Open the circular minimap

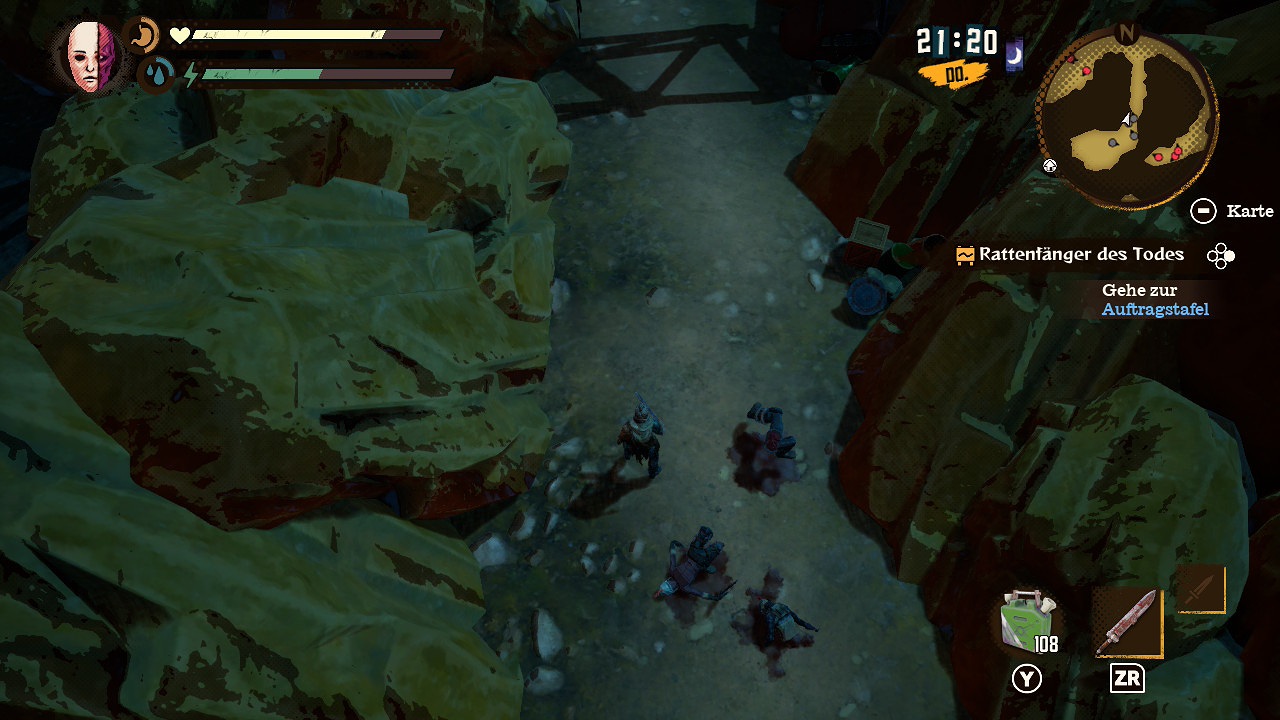pos(1127,118)
